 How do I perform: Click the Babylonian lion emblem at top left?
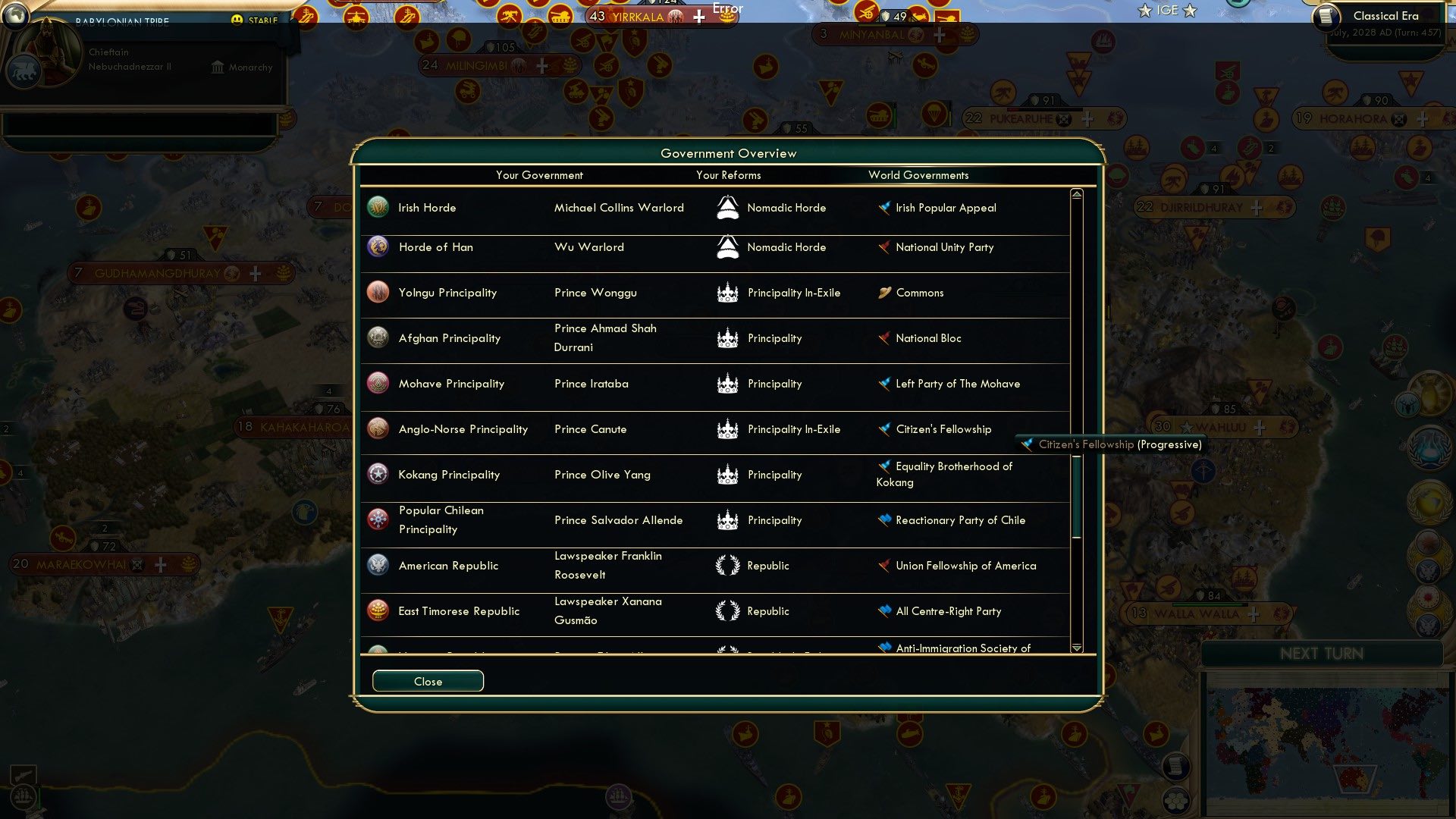tap(22, 70)
